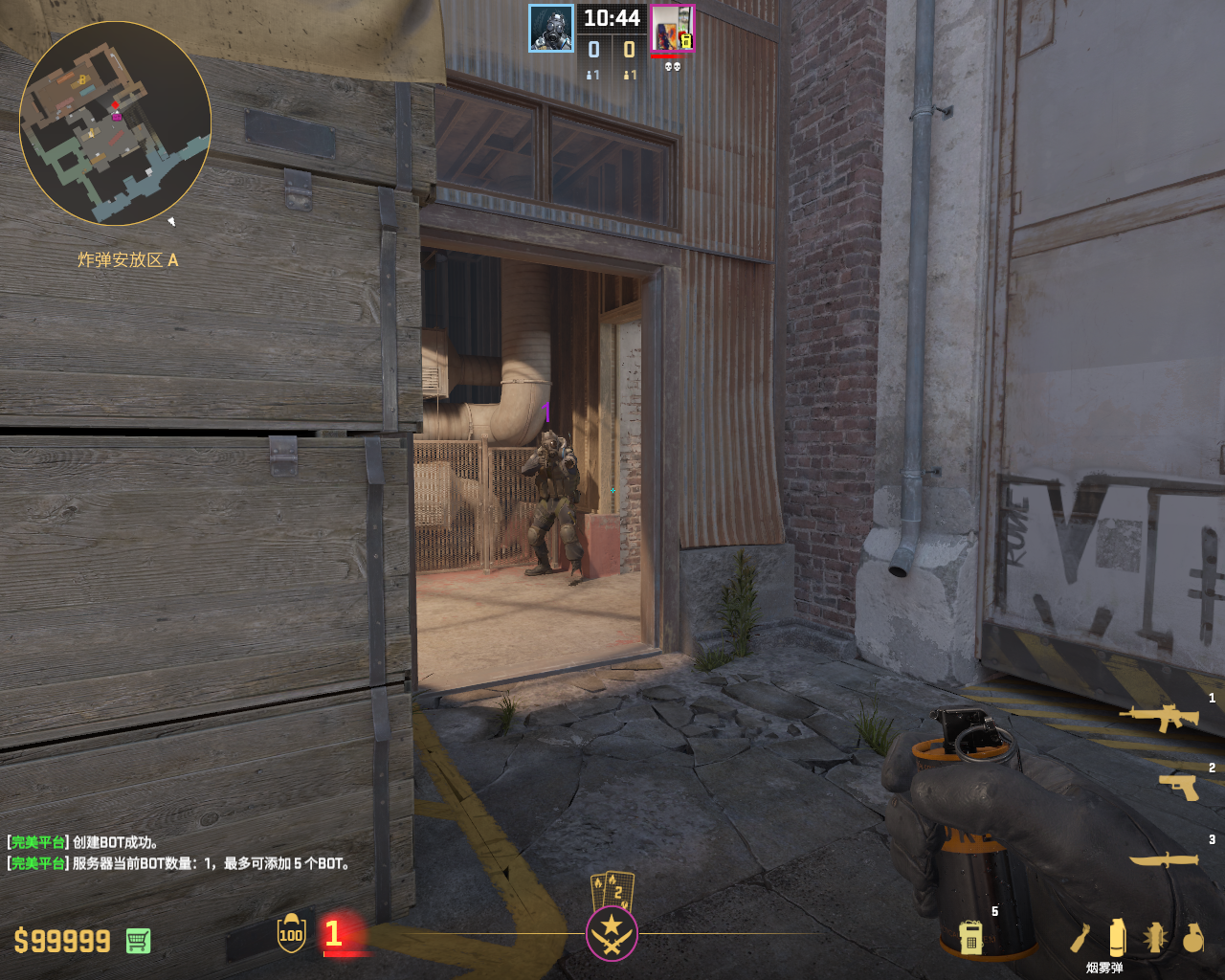1225x980 pixels.
Task: Select the pistol in slot 2
Action: pyautogui.click(x=1178, y=787)
